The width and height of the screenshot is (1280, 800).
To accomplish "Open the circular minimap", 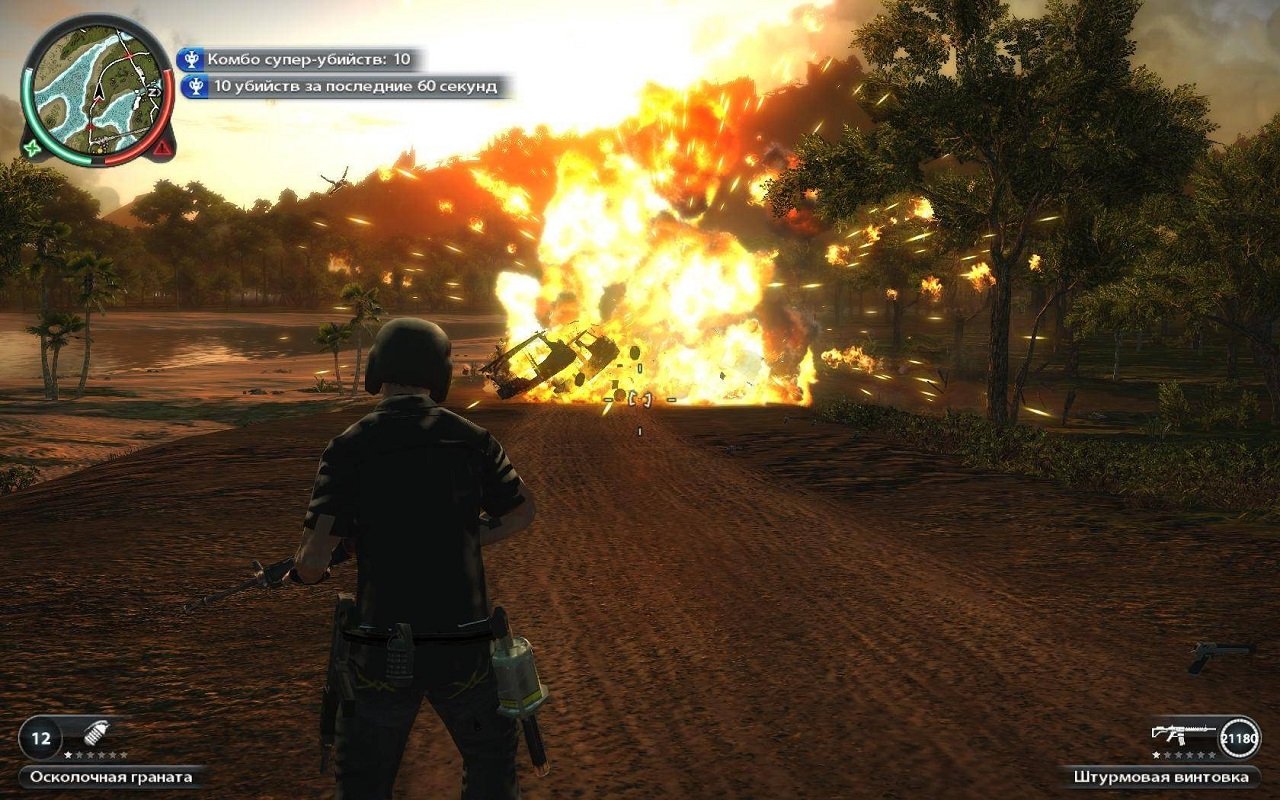I will [x=97, y=89].
